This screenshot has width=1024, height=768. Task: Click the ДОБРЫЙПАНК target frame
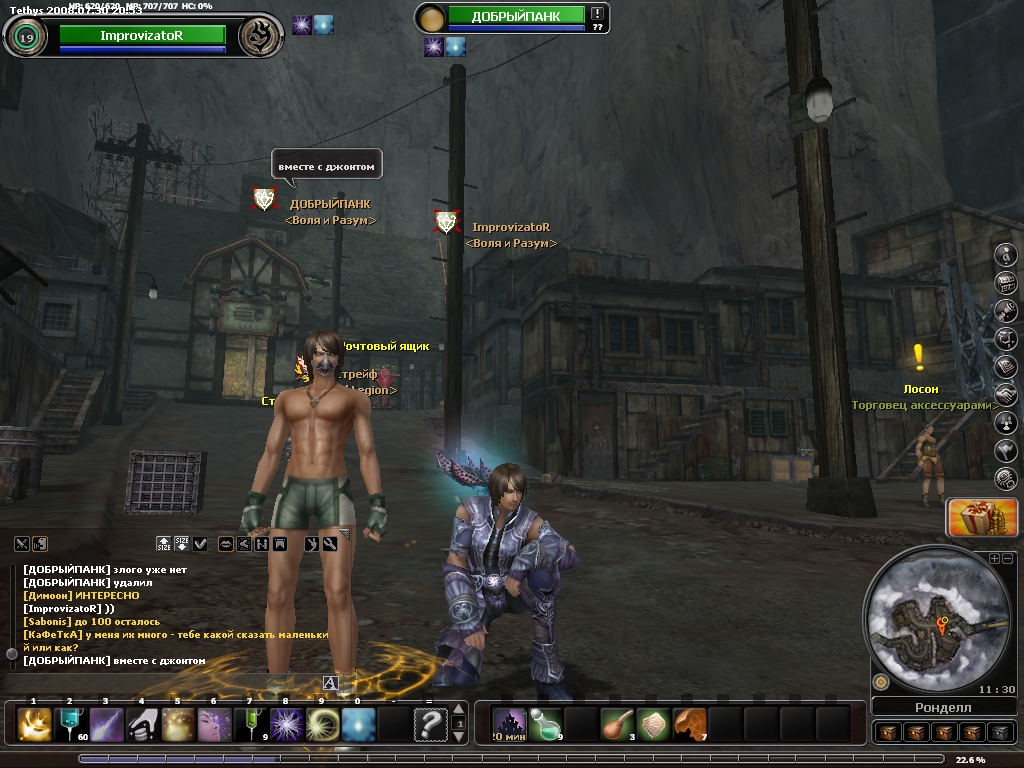pos(515,16)
